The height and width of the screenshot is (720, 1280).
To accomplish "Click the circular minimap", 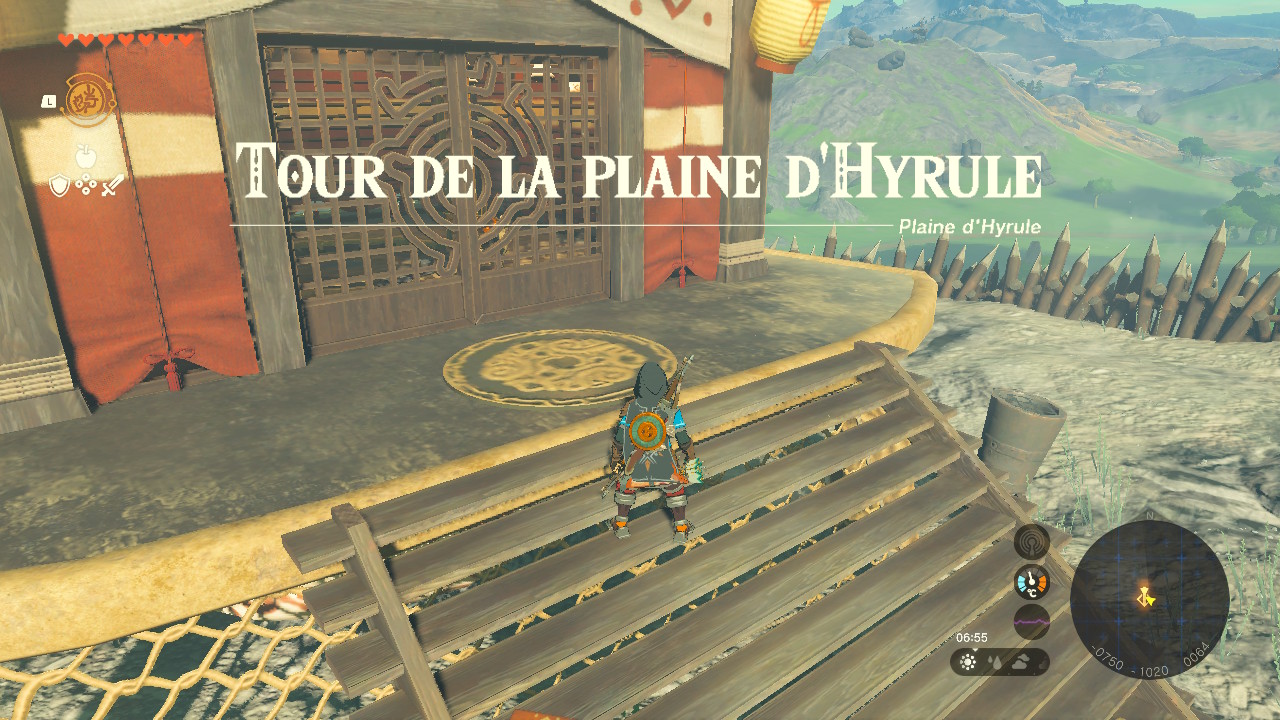I will 1149,598.
